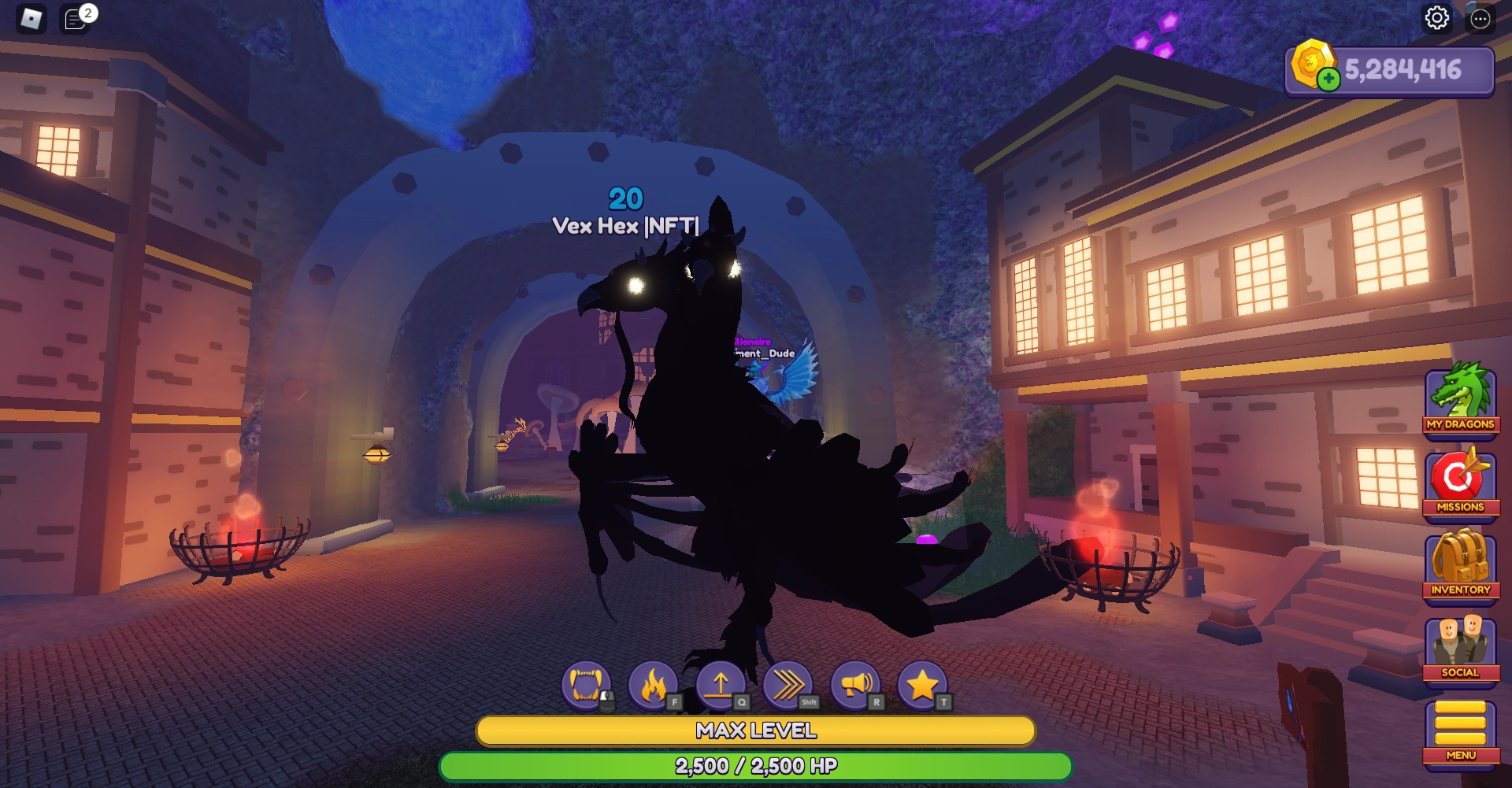The width and height of the screenshot is (1512, 788).
Task: Open the Roblox logo menu
Action: (x=30, y=17)
